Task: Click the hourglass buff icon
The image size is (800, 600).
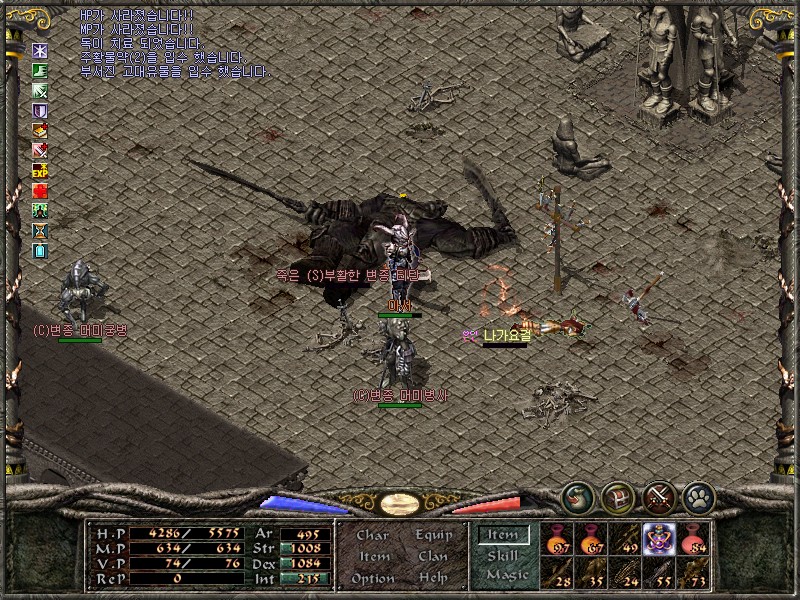Action: [40, 230]
